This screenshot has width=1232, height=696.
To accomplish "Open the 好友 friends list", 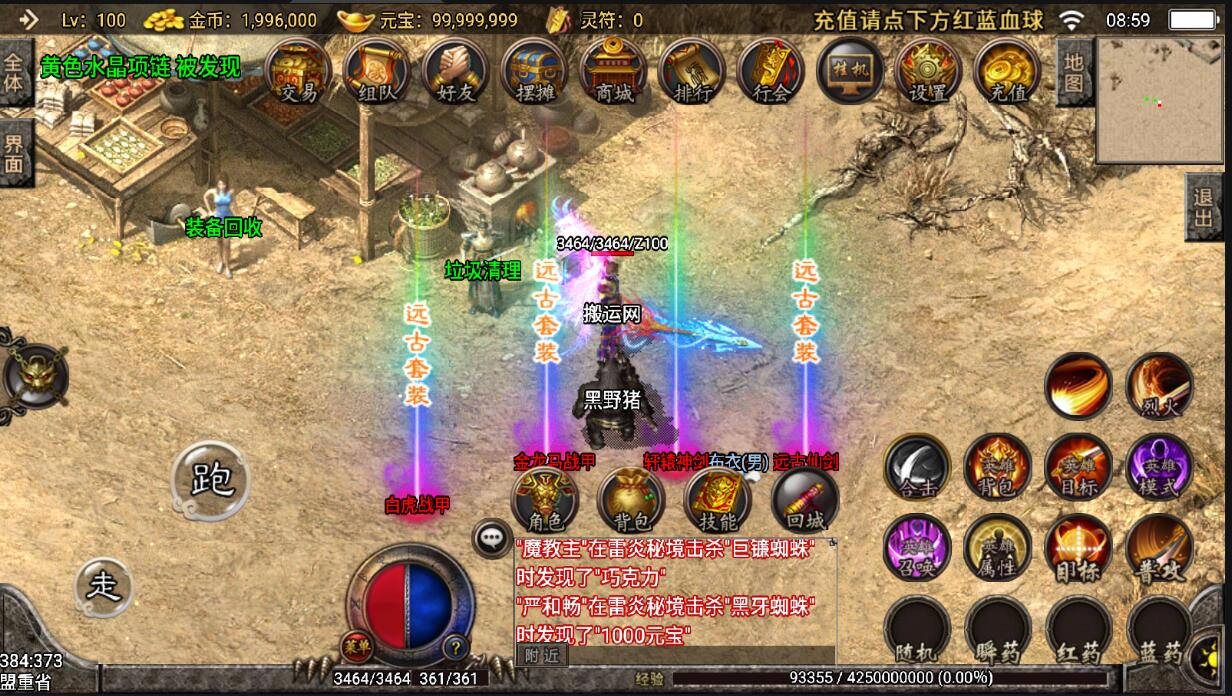I will 455,72.
